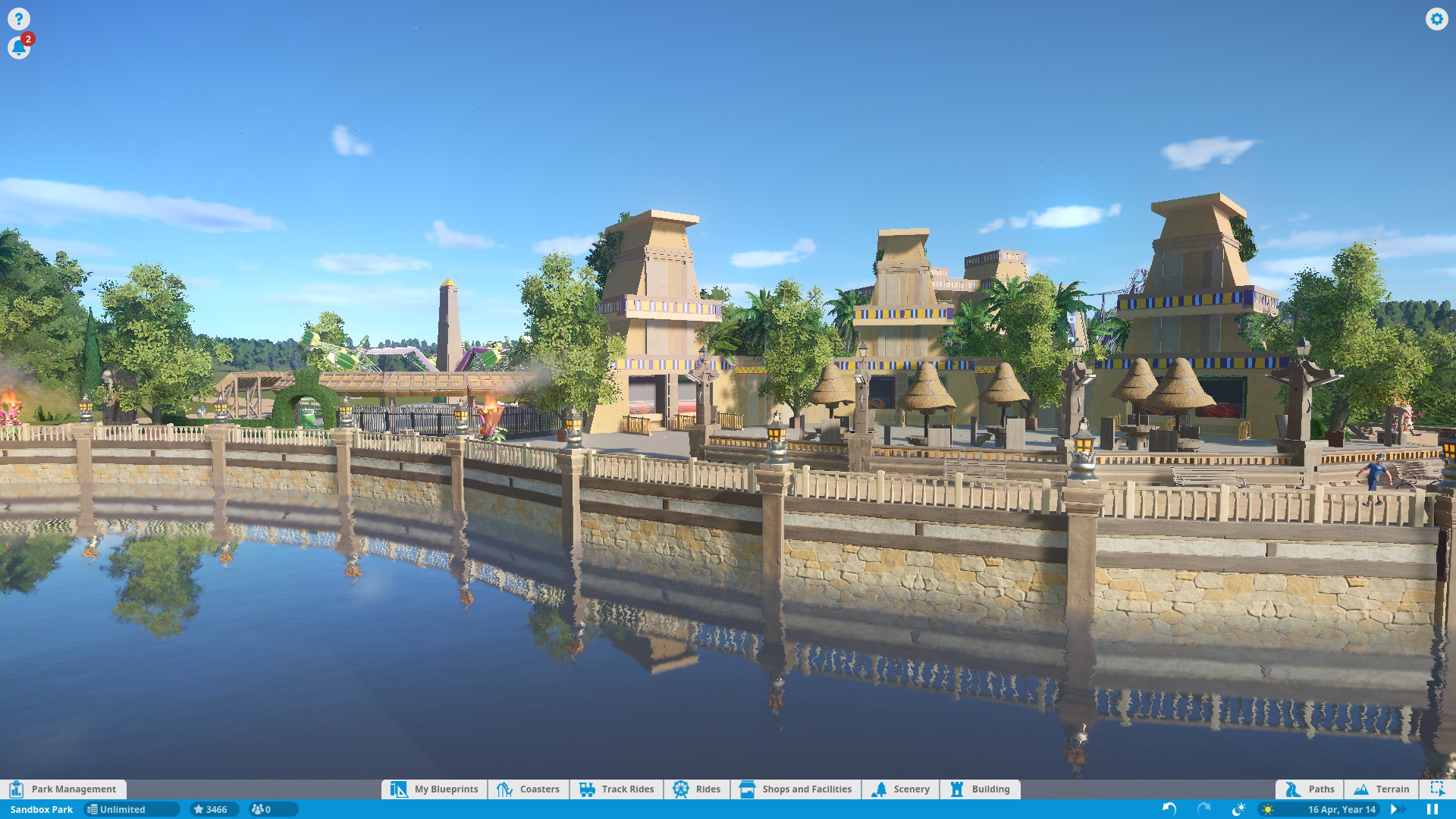Increase game speed with the fast-forward arrow
The height and width of the screenshot is (819, 1456).
tap(1394, 809)
